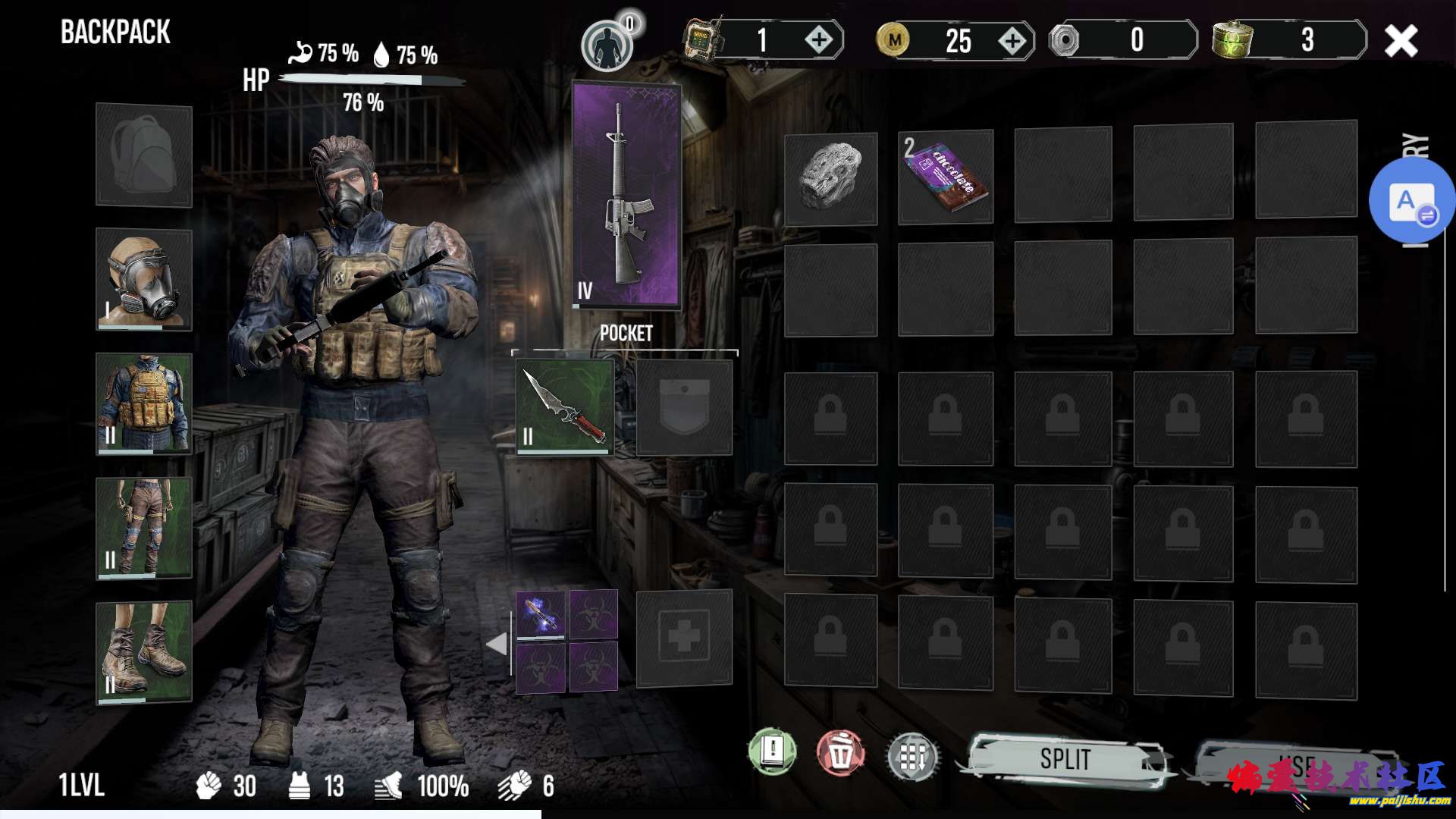Select the equipped pants slot
The image size is (1456, 819).
click(144, 528)
